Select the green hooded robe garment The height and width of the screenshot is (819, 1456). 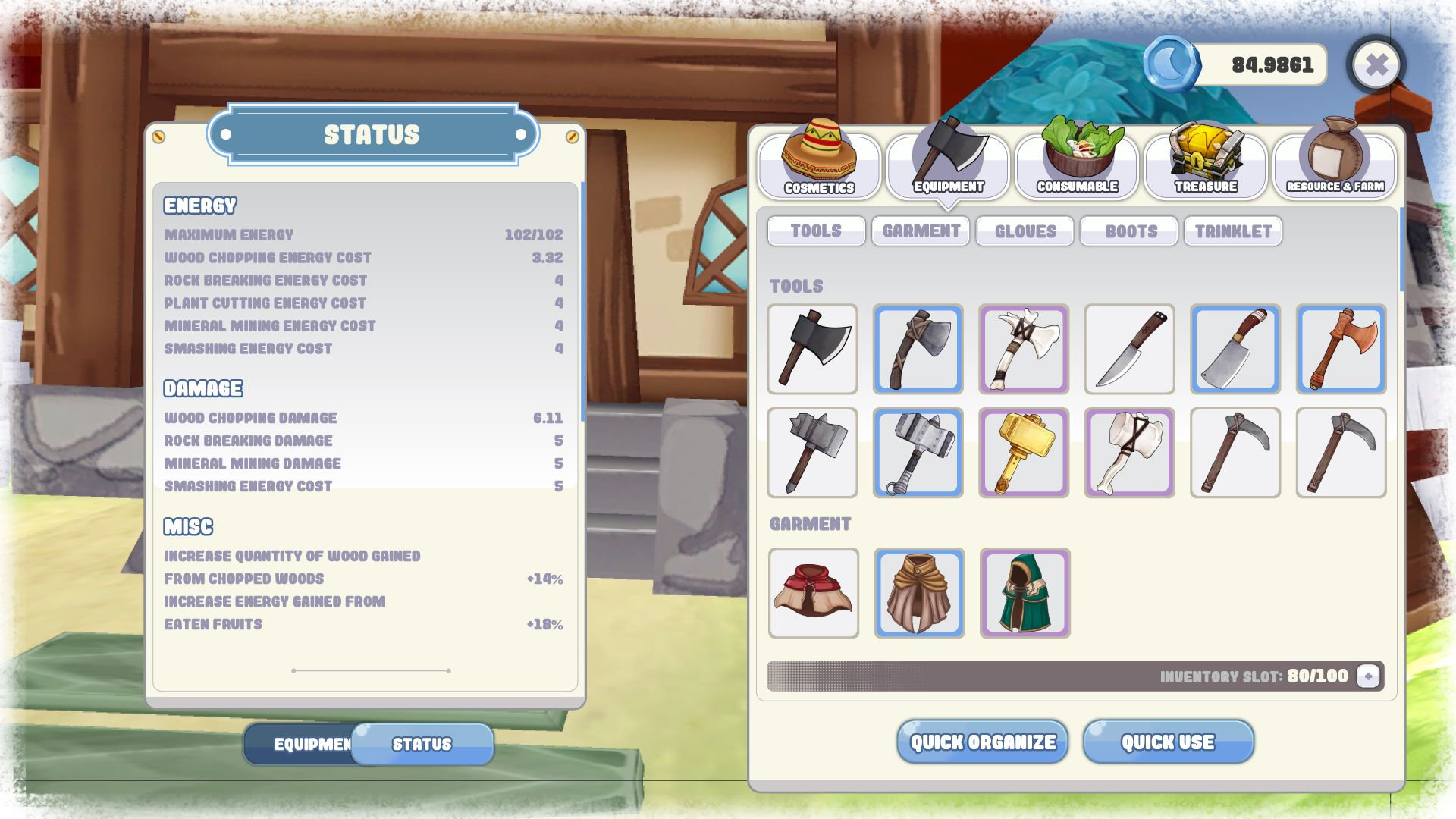point(1025,594)
